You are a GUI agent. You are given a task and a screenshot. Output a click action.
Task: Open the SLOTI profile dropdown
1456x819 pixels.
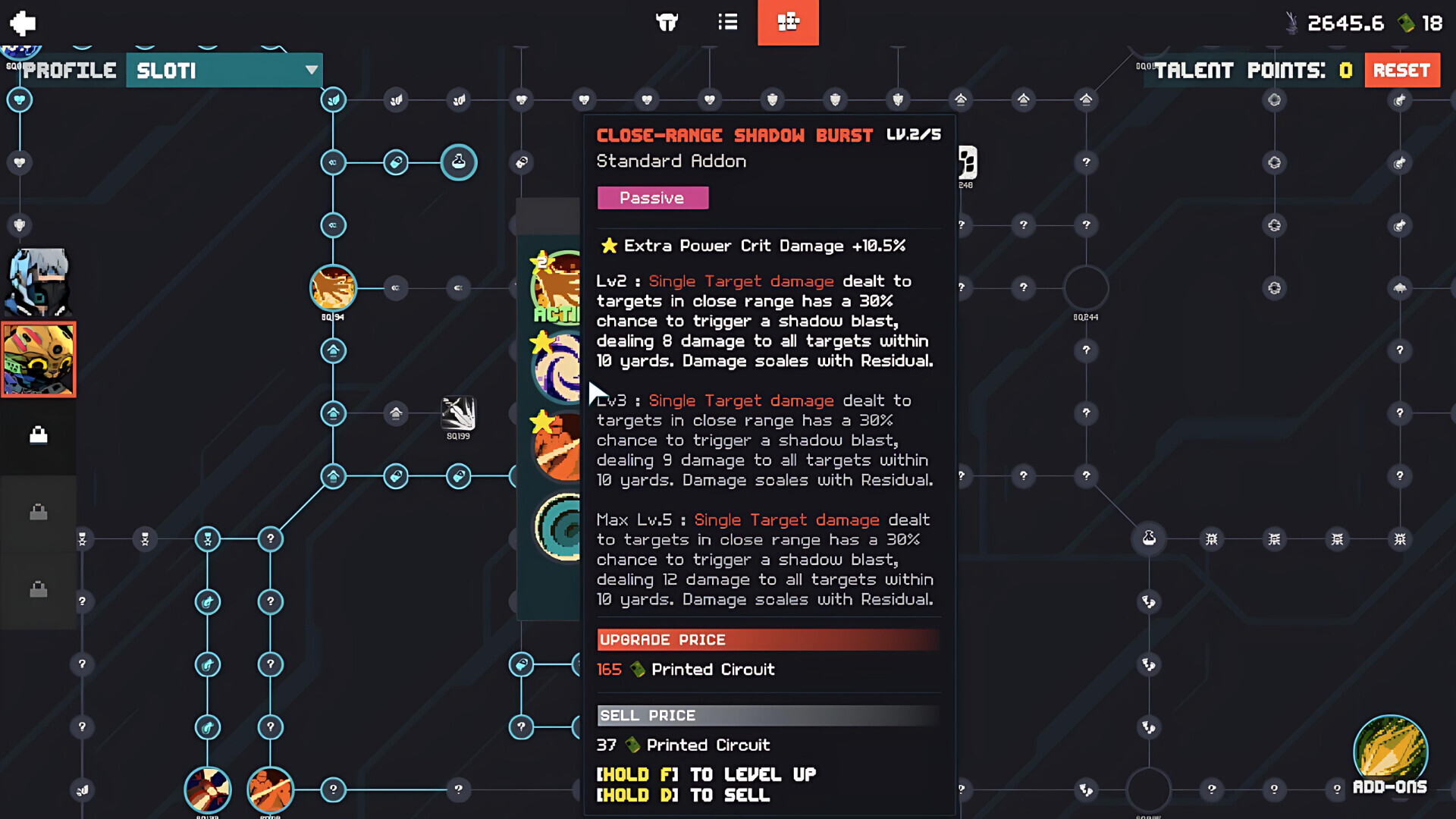point(224,71)
